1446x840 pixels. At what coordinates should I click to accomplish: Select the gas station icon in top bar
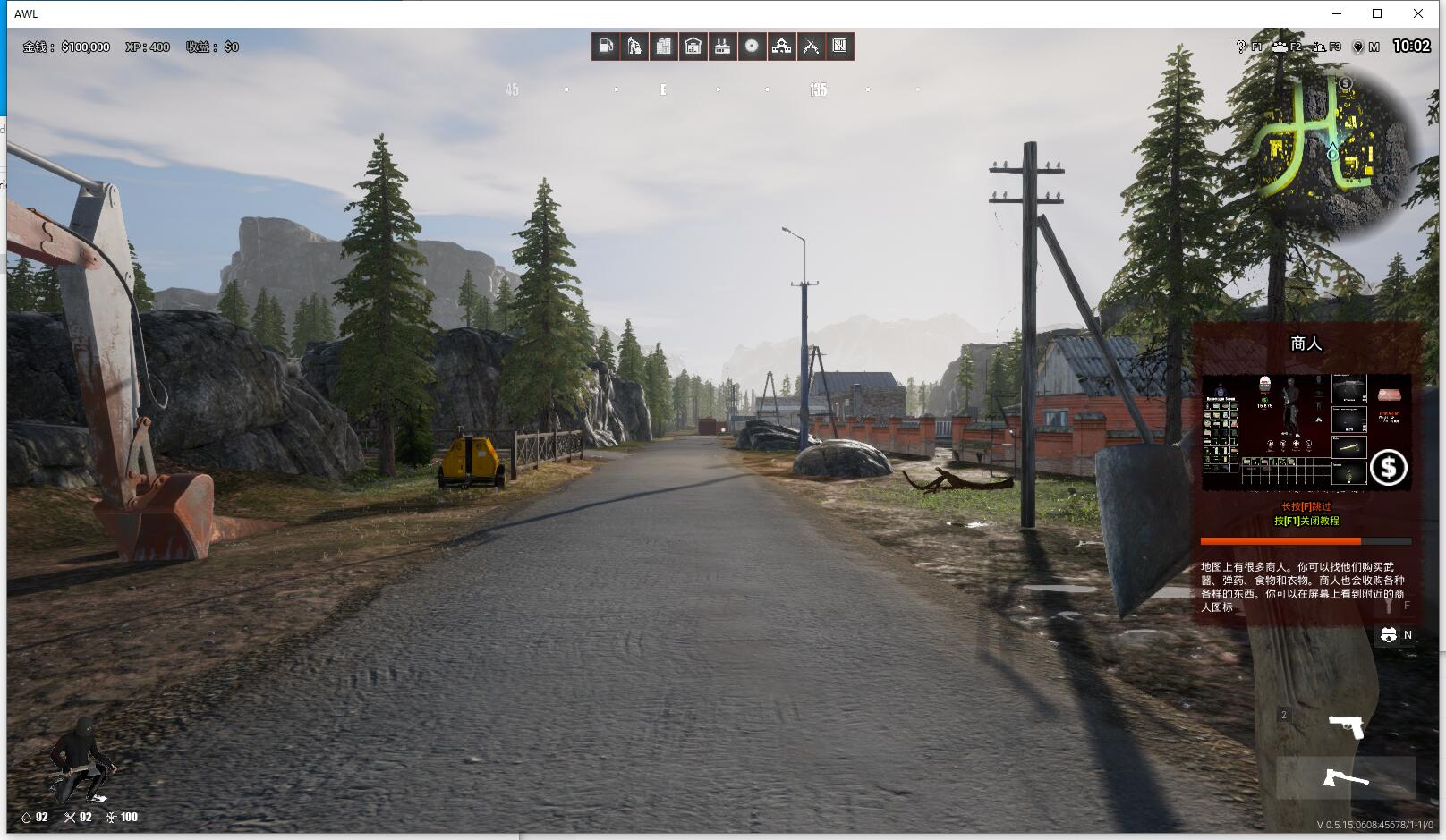click(606, 47)
